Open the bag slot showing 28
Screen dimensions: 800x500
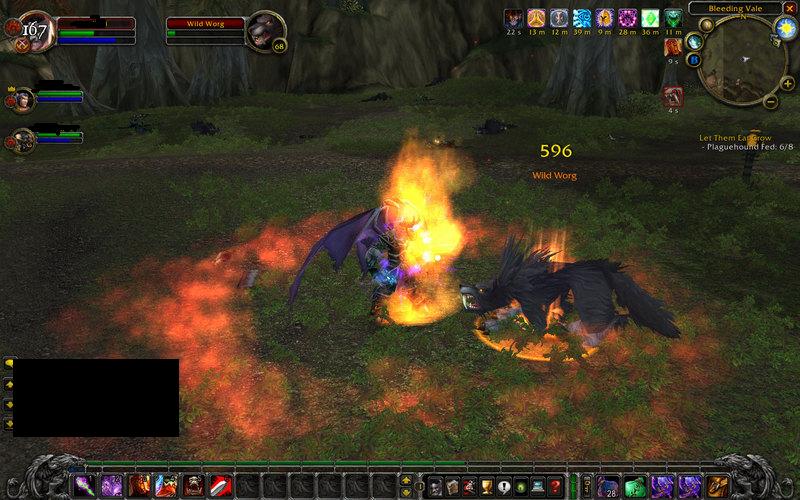click(x=609, y=487)
